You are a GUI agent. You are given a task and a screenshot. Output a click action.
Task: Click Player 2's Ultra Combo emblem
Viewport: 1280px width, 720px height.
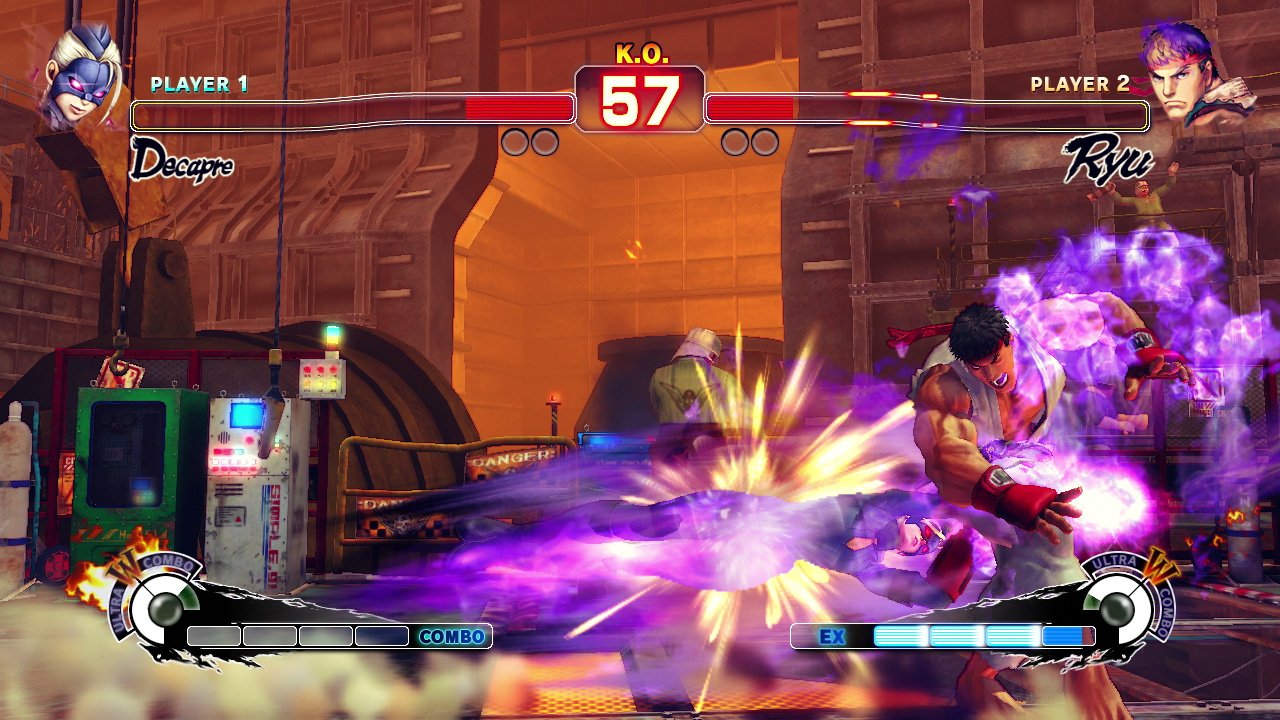1119,603
